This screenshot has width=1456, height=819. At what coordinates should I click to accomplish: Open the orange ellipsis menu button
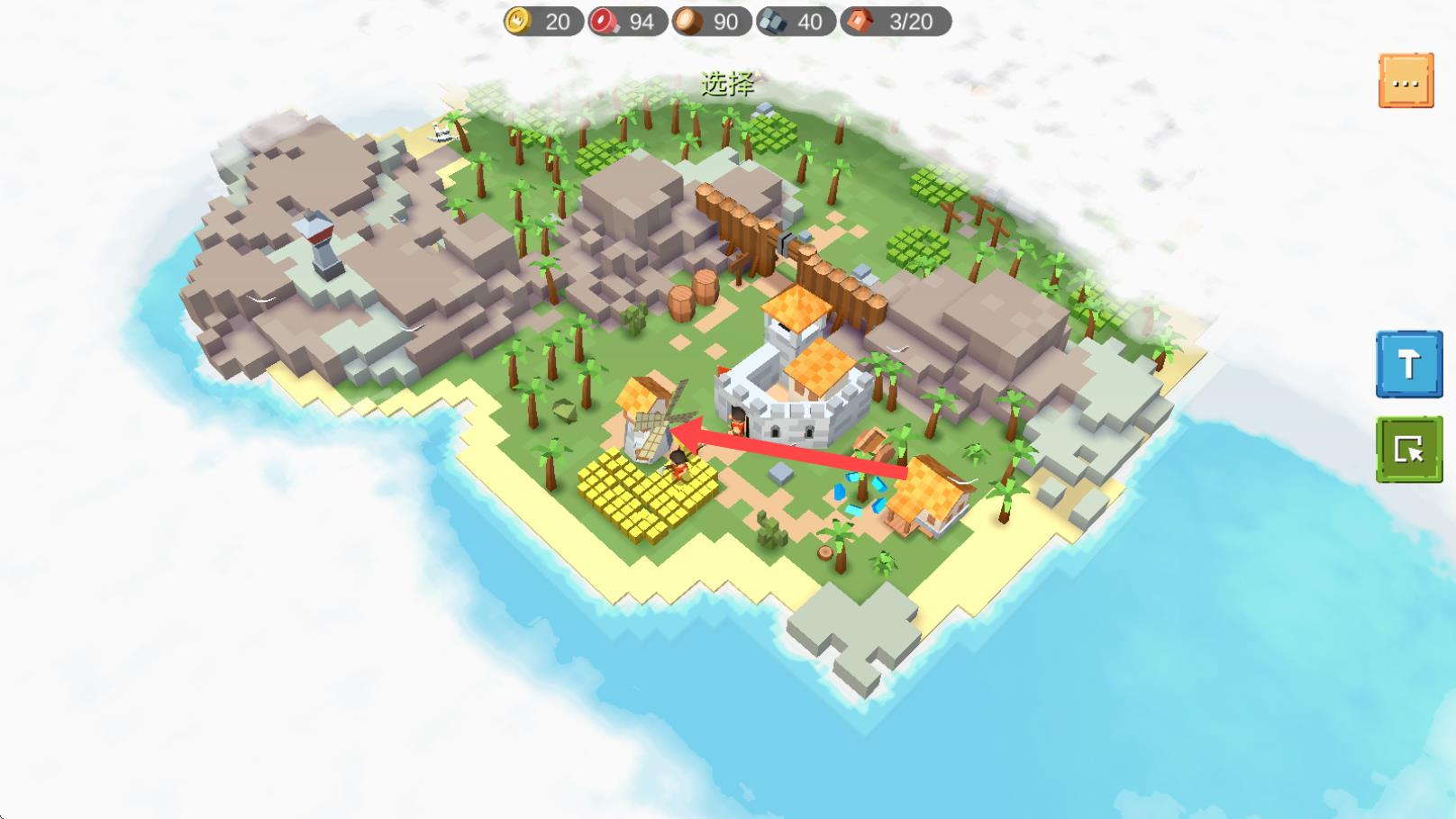(1406, 81)
